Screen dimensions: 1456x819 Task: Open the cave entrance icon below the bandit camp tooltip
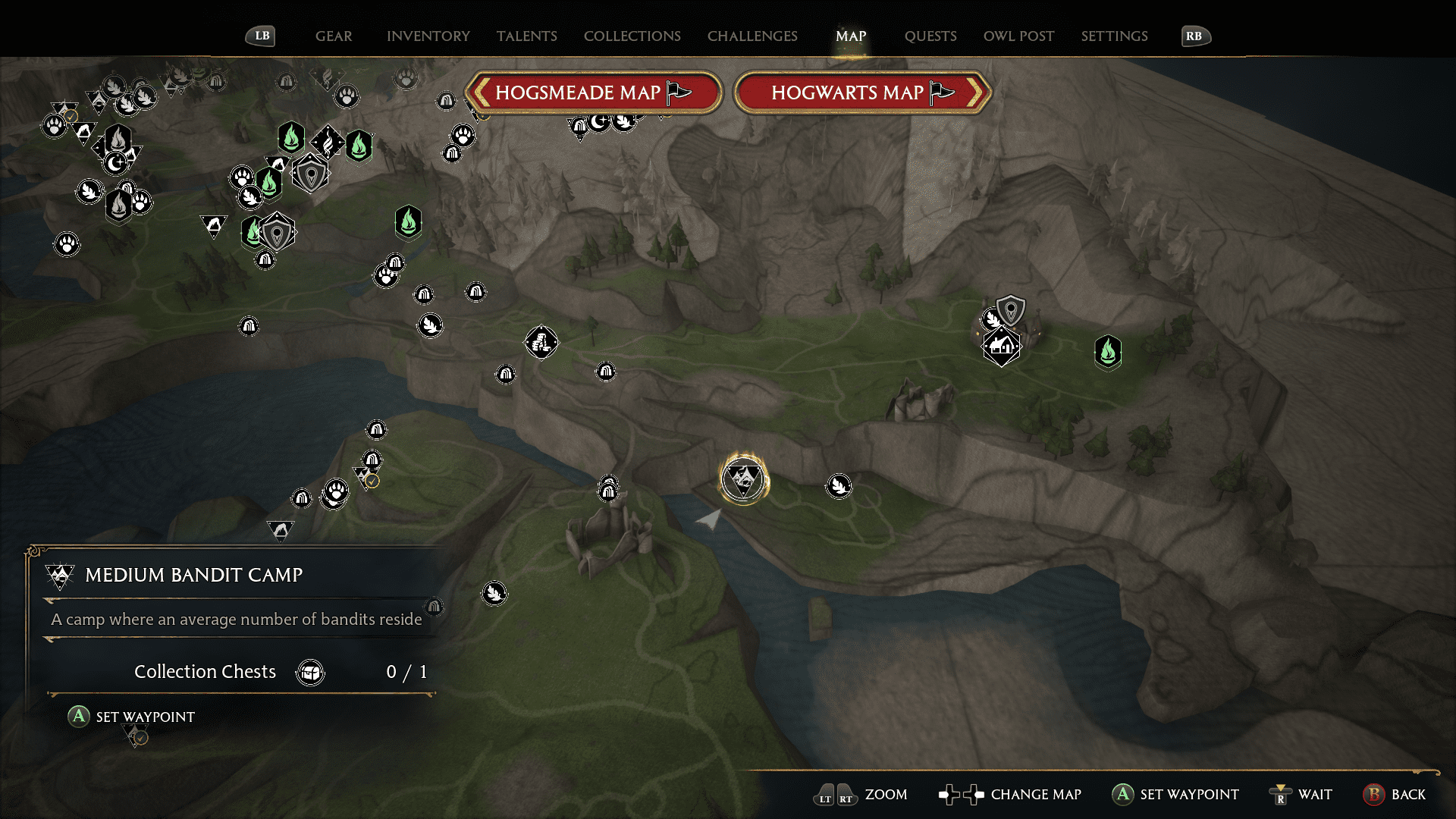433,607
